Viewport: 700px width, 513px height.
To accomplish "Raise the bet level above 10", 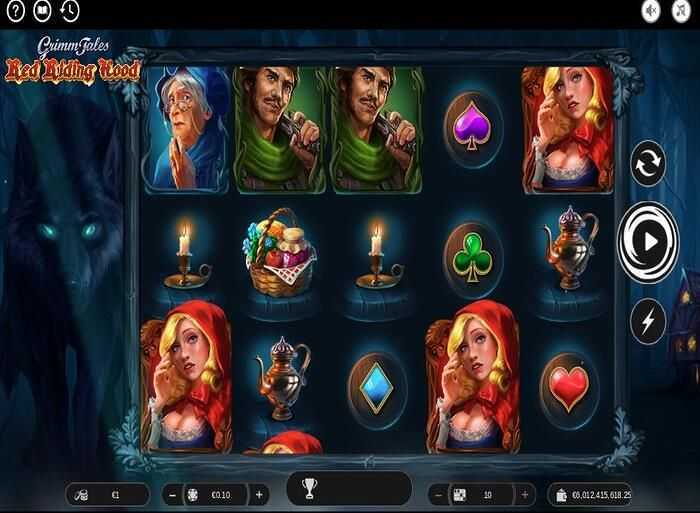I will (x=527, y=494).
